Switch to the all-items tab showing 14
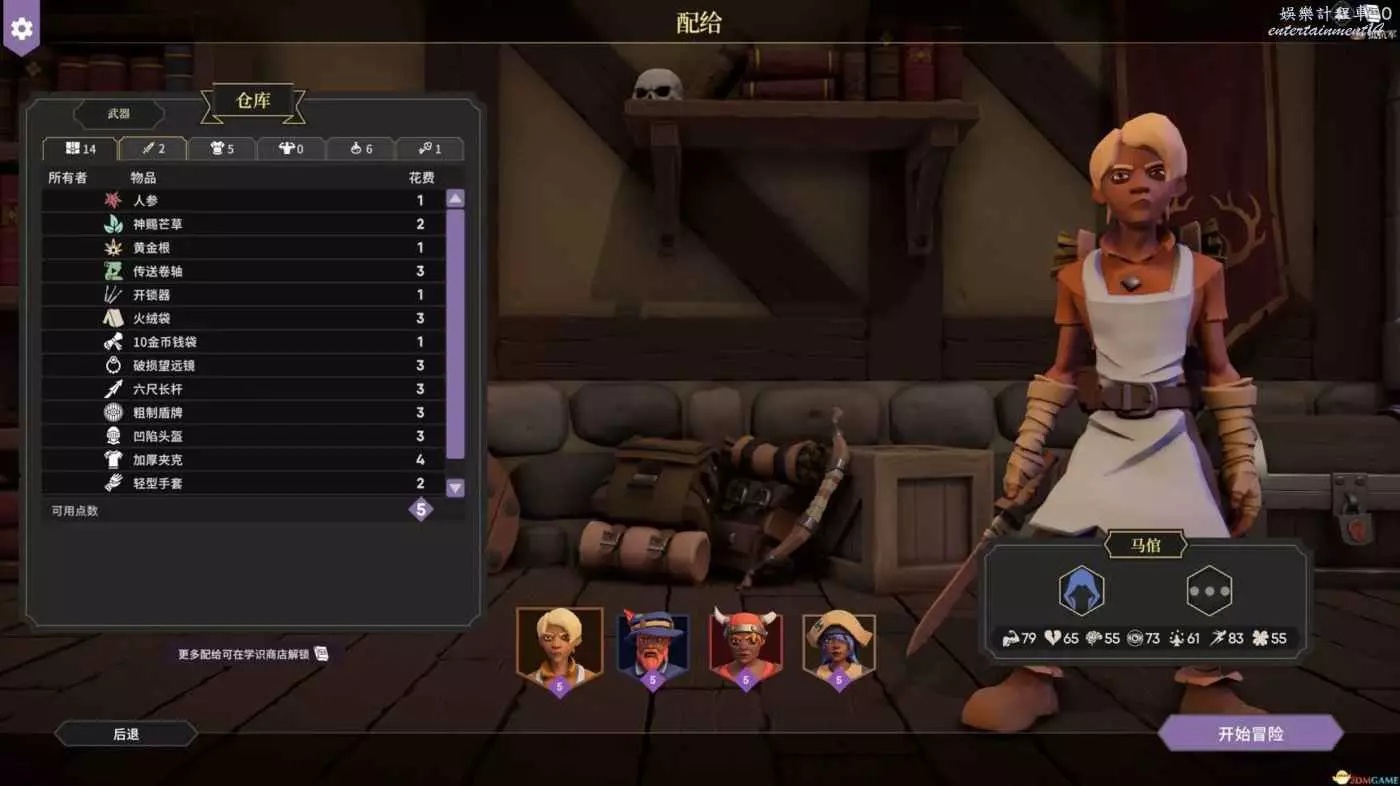 click(81, 149)
